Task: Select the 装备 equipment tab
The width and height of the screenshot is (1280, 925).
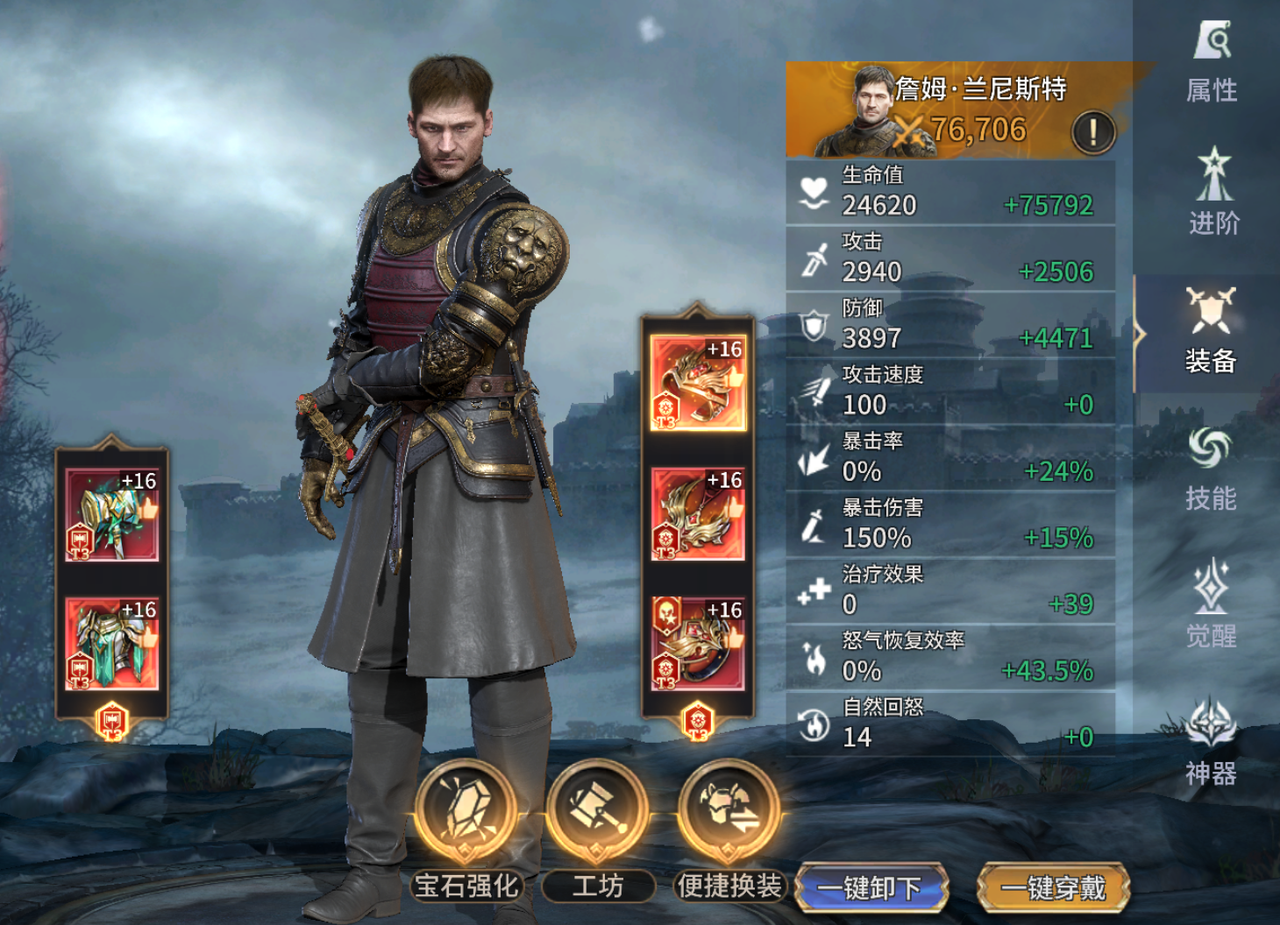Action: [1211, 331]
